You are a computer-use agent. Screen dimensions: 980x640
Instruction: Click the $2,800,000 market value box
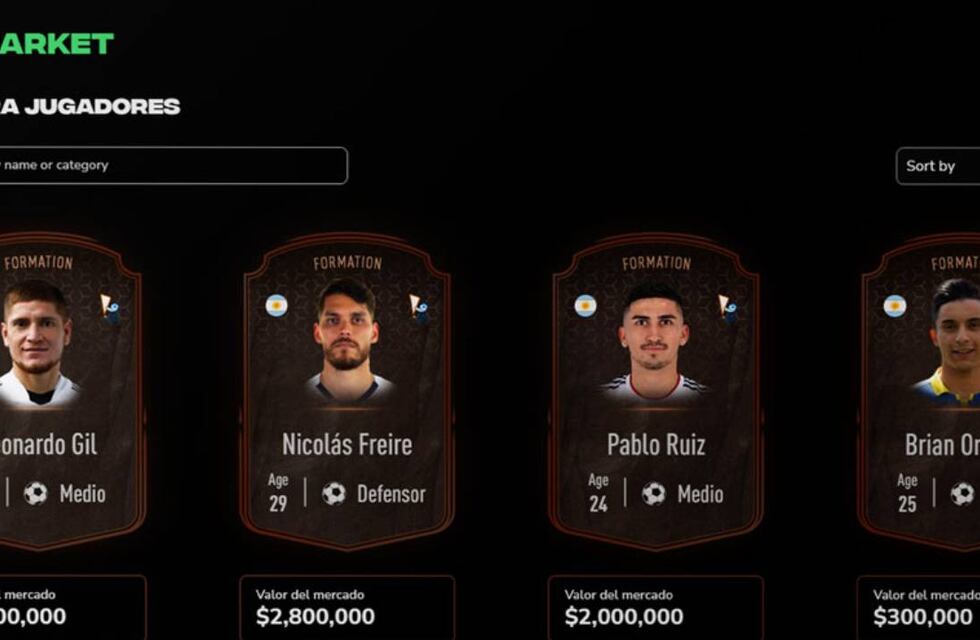coord(347,608)
